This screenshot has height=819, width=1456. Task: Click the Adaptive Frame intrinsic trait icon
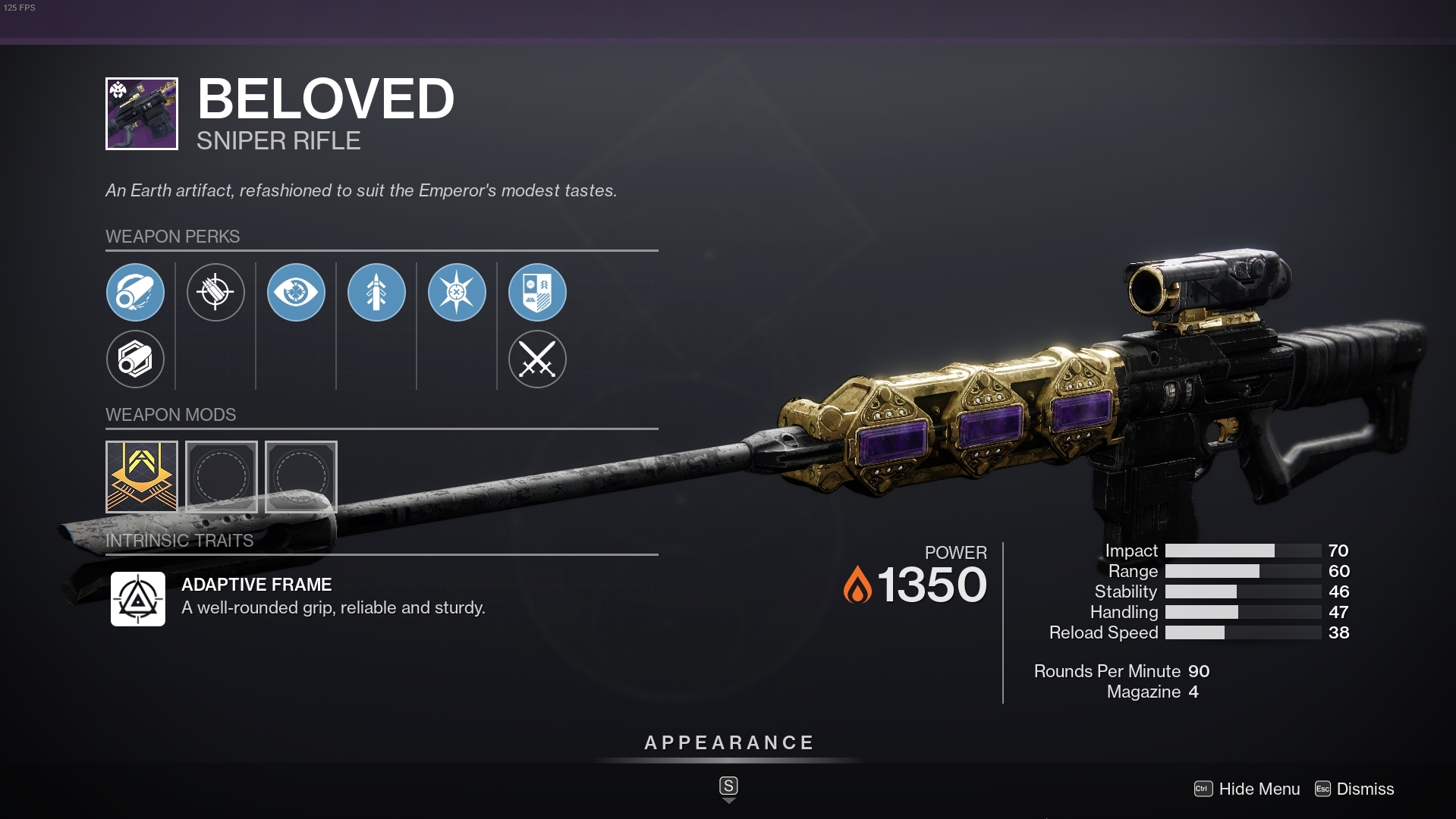[x=137, y=598]
